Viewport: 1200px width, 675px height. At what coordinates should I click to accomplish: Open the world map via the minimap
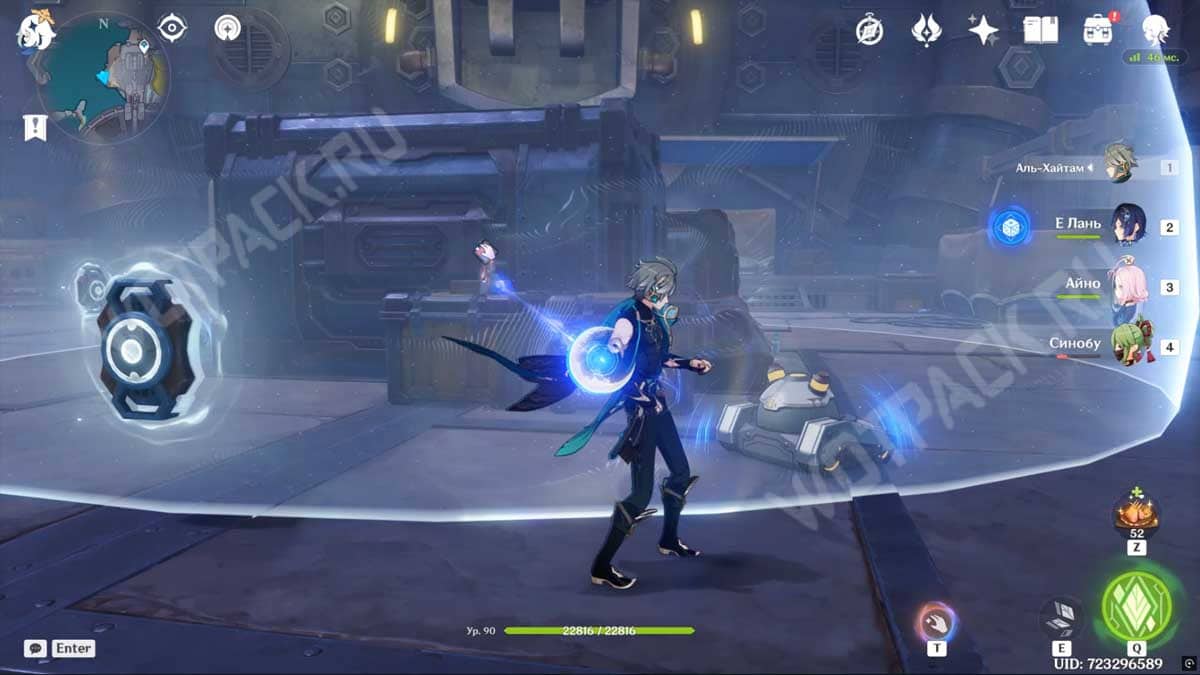tap(103, 76)
